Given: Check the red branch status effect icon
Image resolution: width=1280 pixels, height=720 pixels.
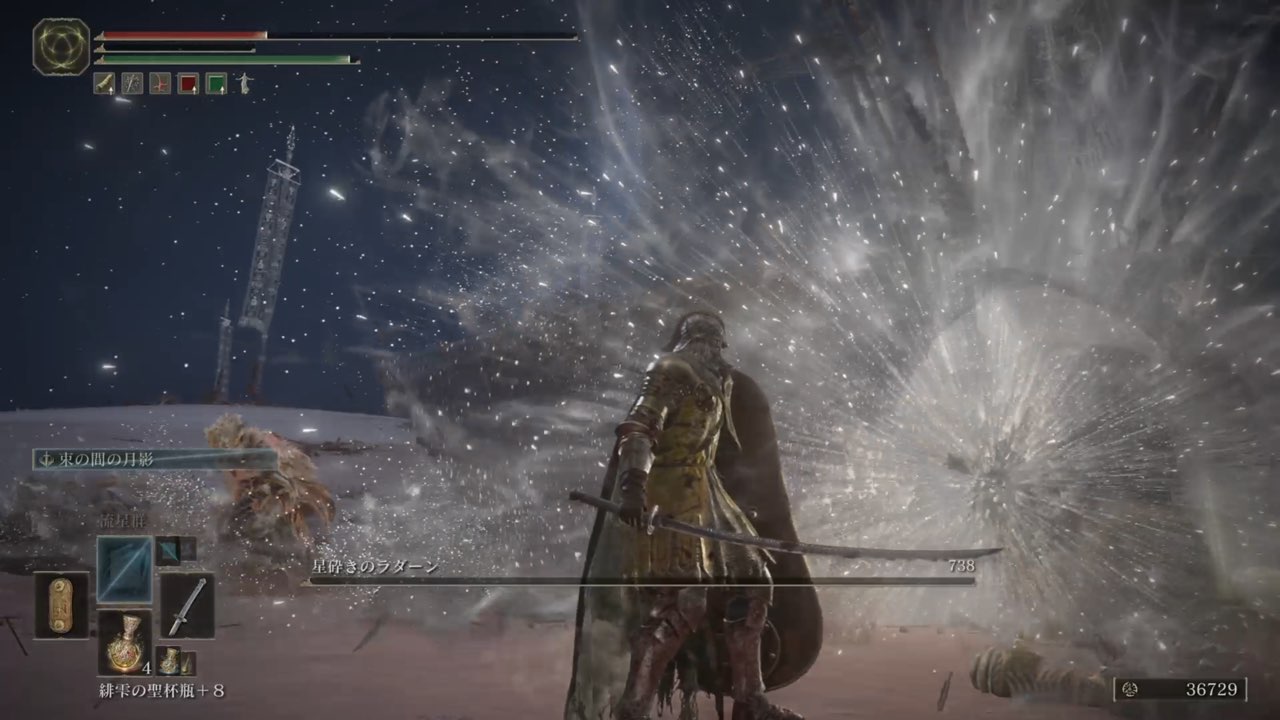Looking at the screenshot, I should point(160,84).
